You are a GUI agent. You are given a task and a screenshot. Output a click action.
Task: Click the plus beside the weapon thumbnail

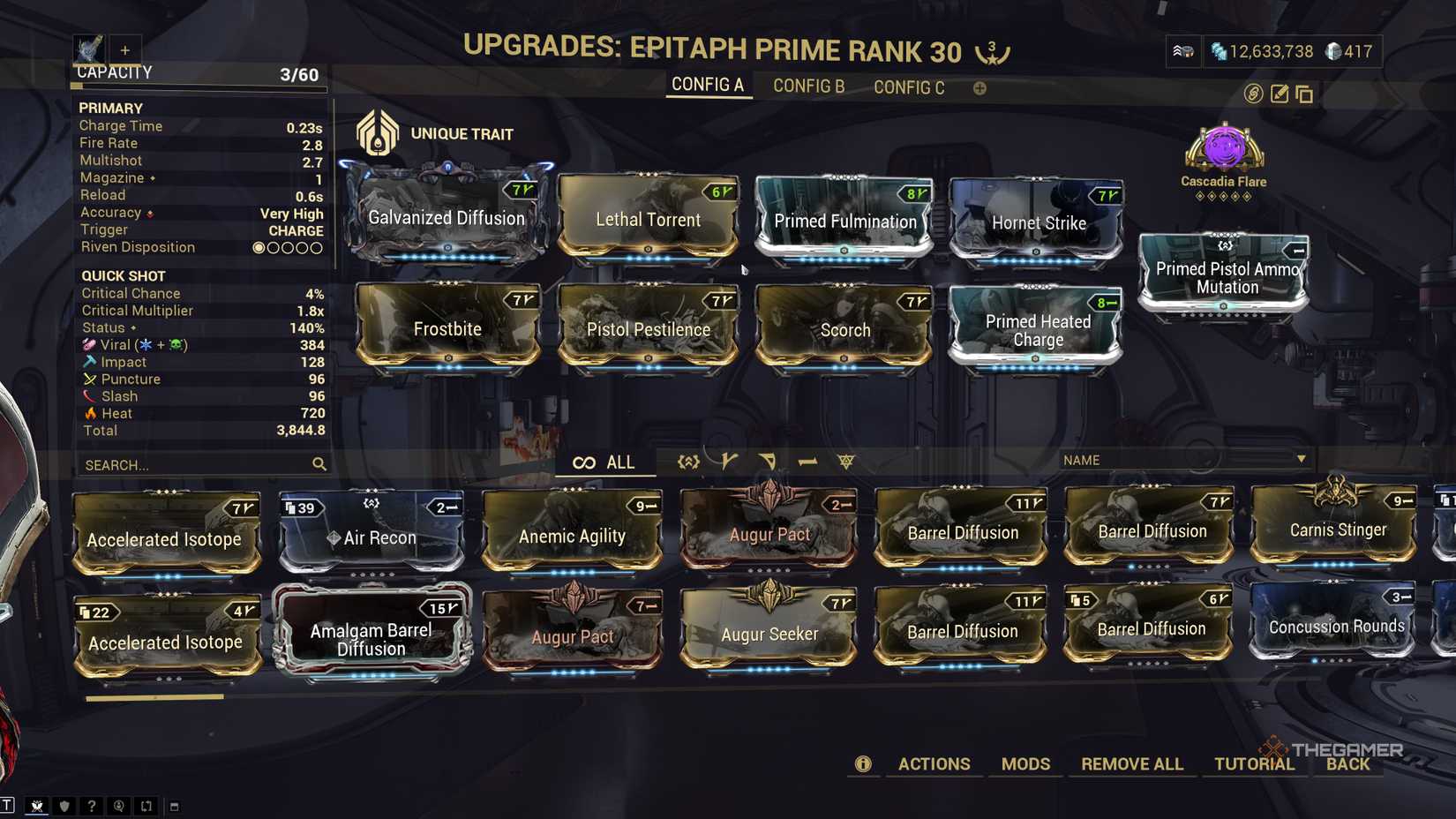[125, 49]
